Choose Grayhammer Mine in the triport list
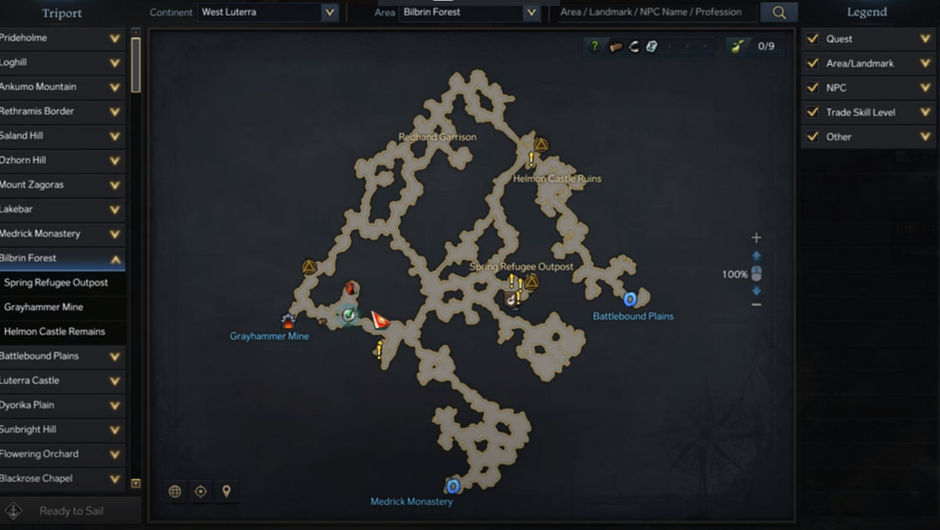 [44, 307]
